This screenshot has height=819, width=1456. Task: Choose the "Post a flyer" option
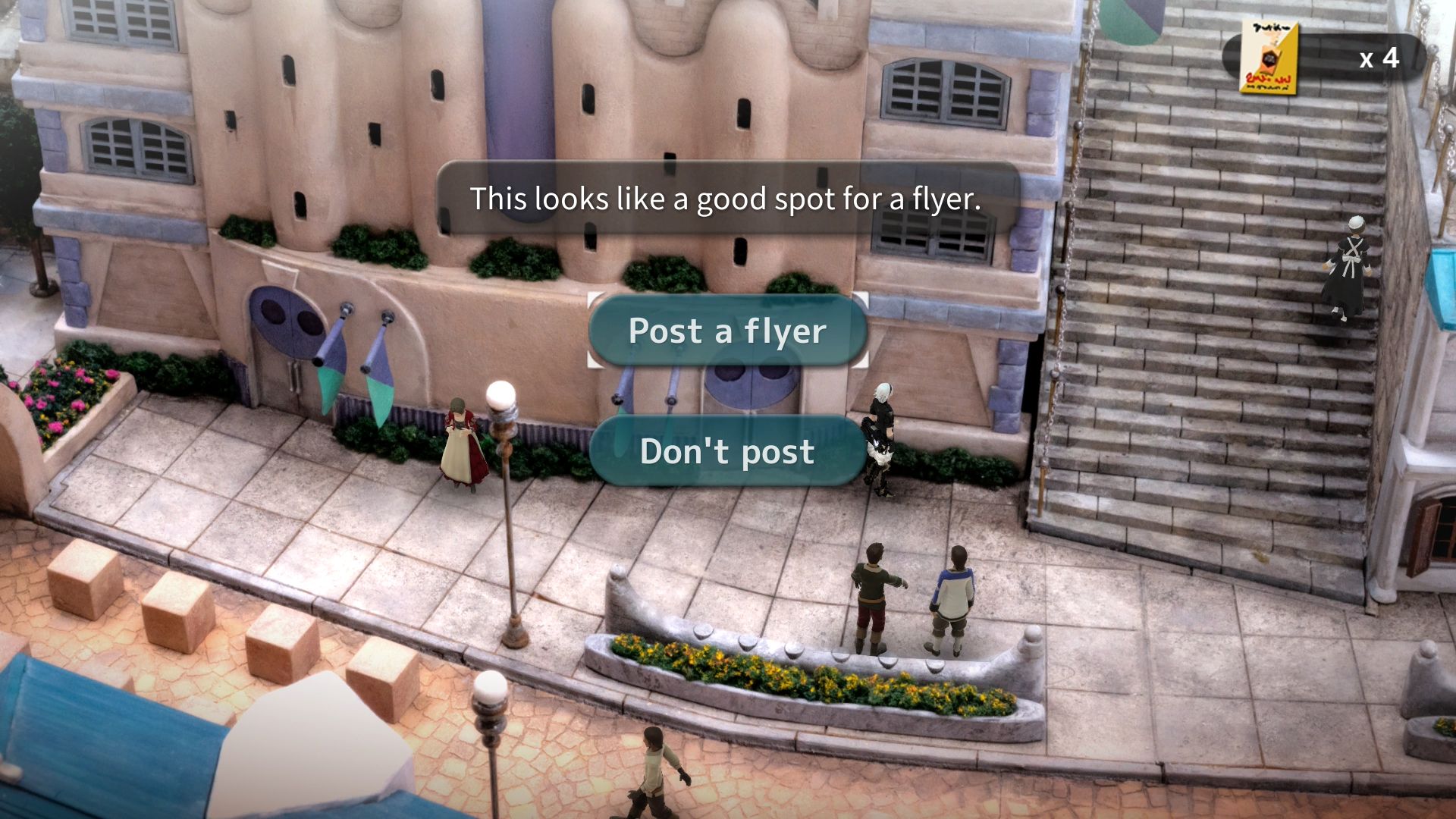tap(727, 331)
